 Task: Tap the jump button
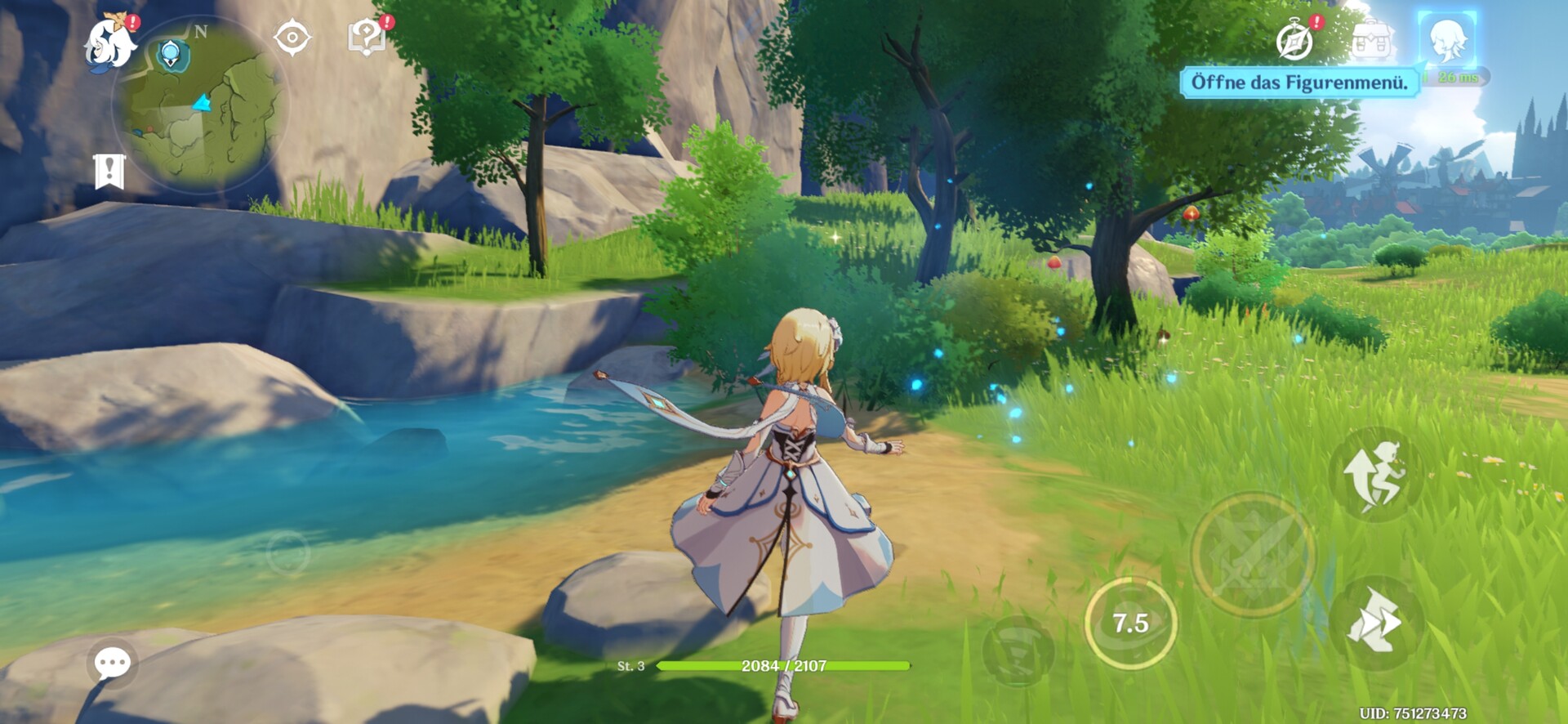coord(1377,474)
